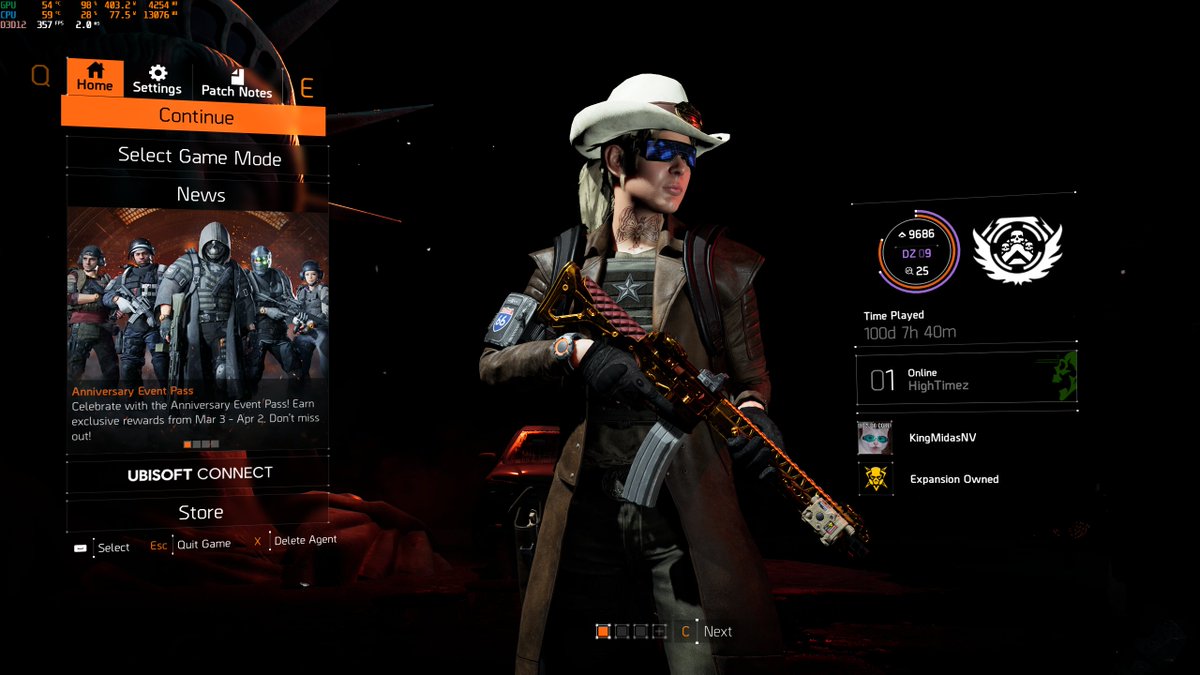This screenshot has width=1200, height=675.
Task: Click the KingMidasNV profile avatar
Action: (x=874, y=438)
